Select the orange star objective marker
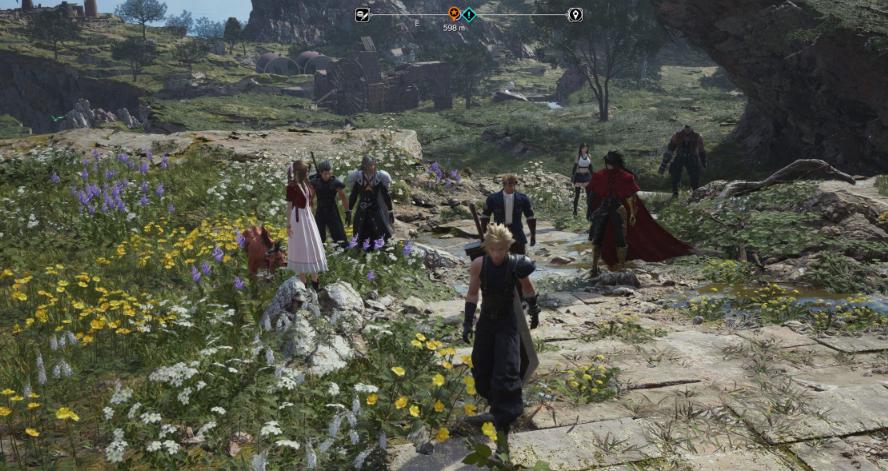 pyautogui.click(x=454, y=14)
